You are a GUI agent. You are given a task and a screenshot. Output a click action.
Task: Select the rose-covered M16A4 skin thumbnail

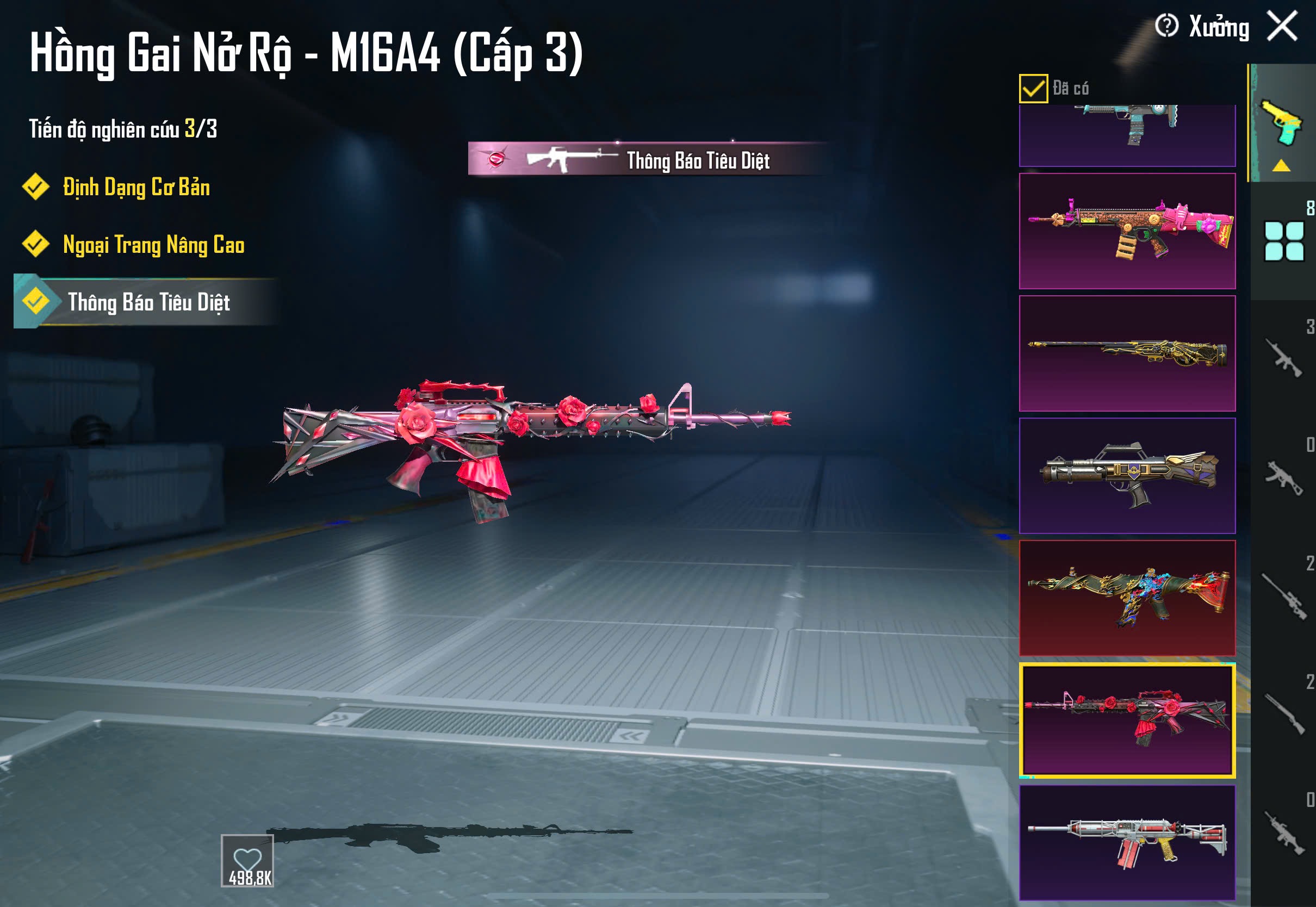tap(1127, 720)
